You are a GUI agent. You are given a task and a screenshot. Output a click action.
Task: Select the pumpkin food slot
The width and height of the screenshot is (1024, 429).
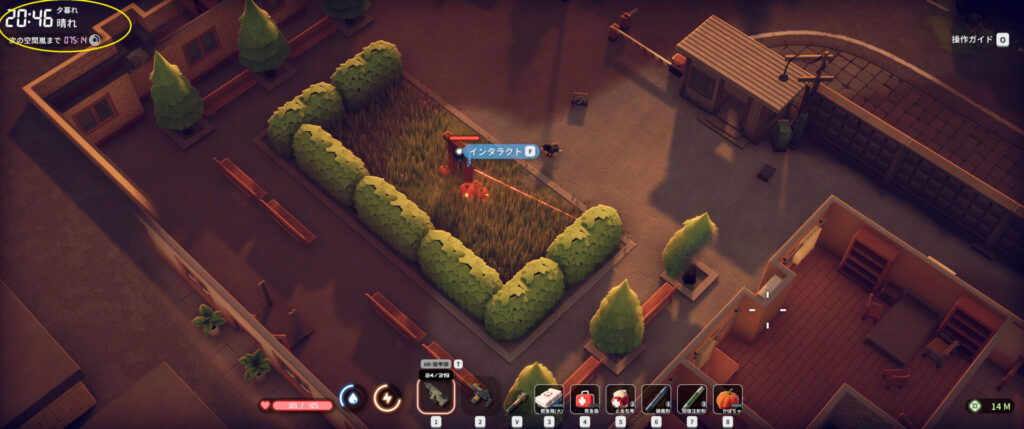(727, 399)
